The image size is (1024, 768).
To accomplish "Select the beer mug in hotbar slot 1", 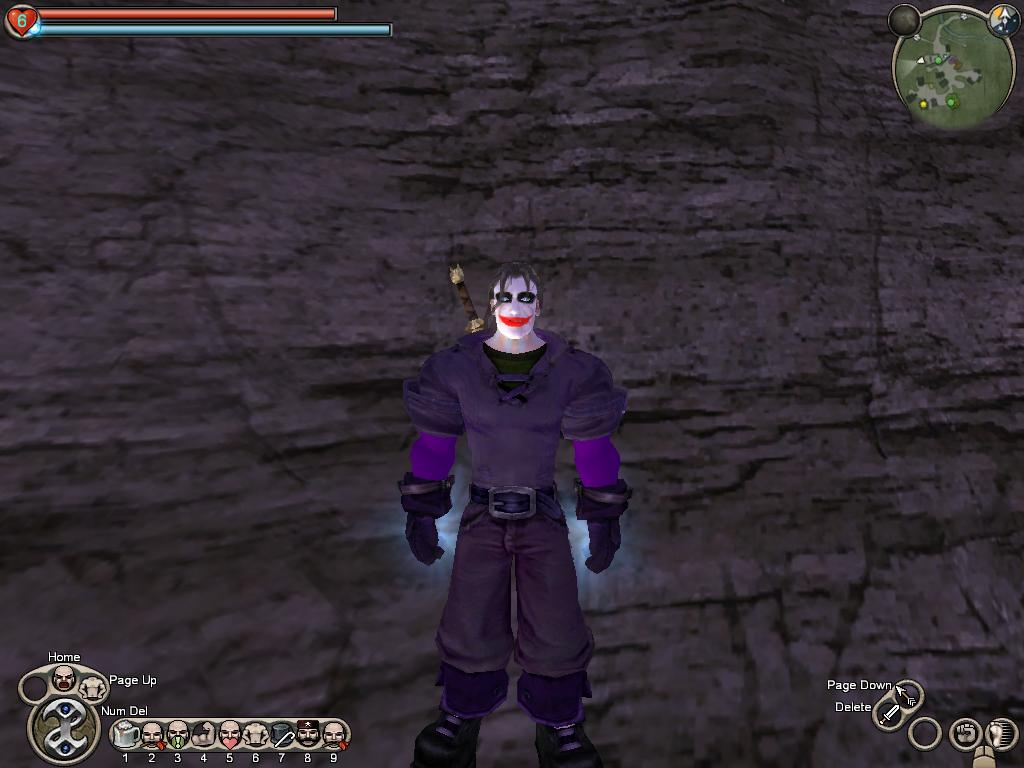I will click(x=126, y=735).
